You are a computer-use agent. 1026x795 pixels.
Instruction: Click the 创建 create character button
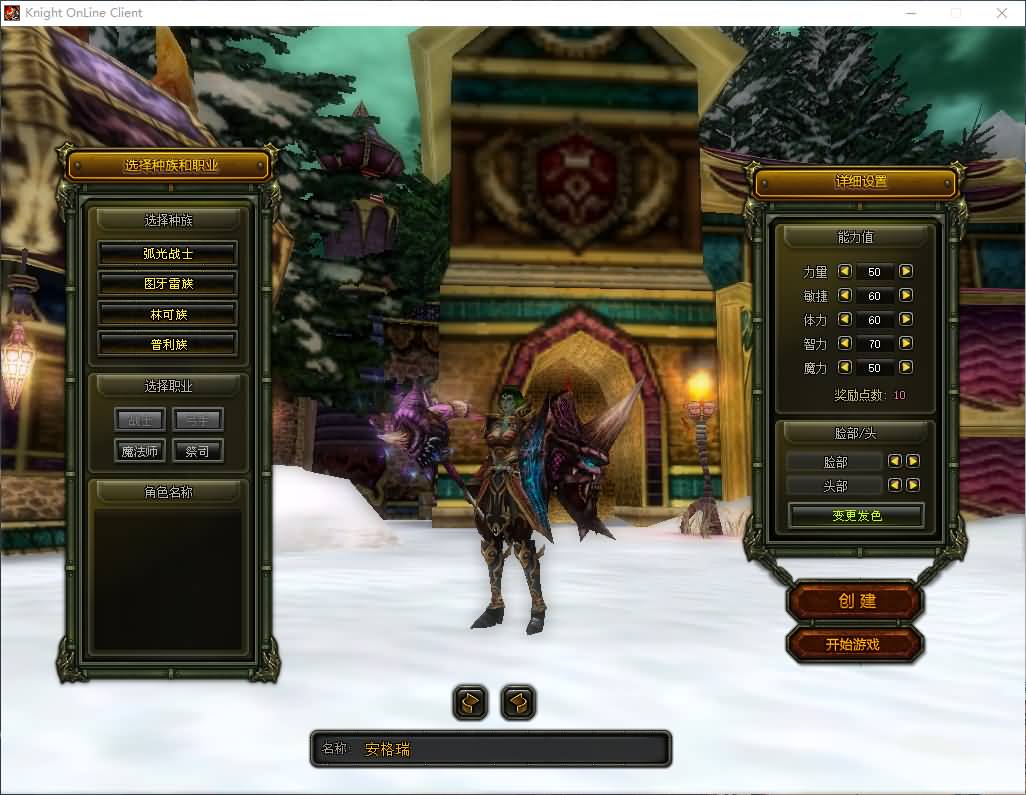(x=856, y=601)
